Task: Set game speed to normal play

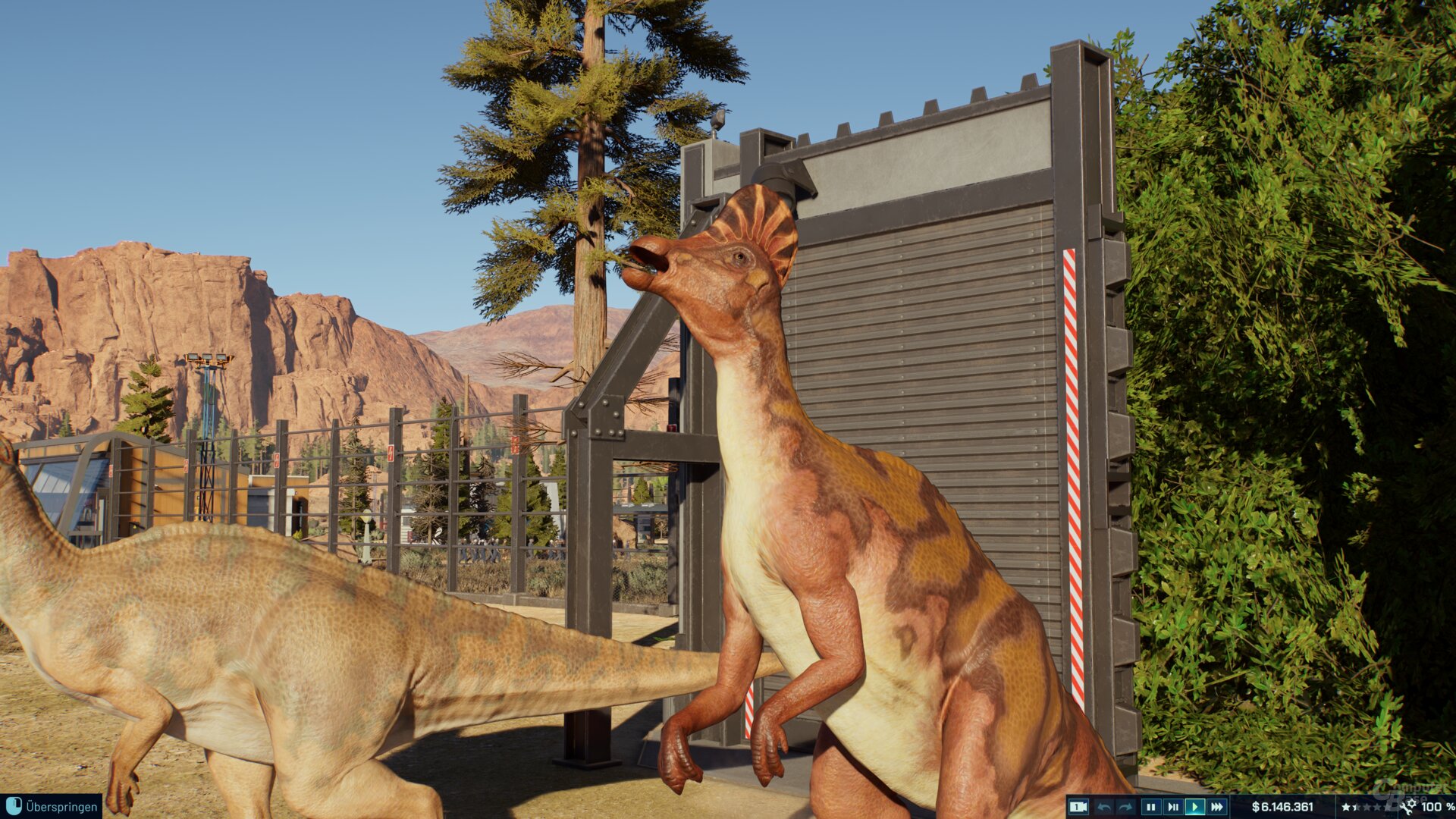Action: coord(1194,807)
